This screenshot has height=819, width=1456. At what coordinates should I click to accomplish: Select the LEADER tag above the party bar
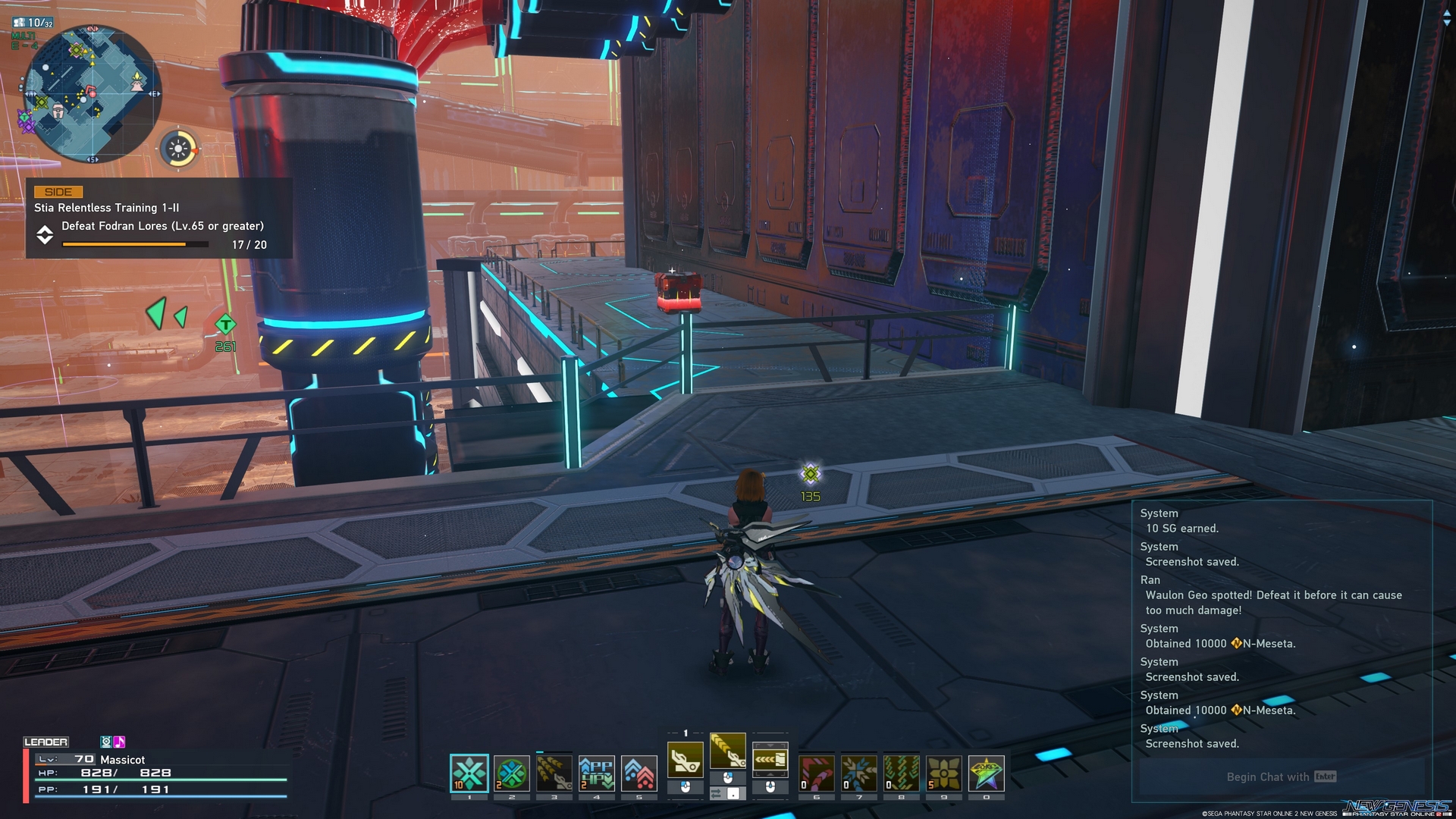click(47, 742)
